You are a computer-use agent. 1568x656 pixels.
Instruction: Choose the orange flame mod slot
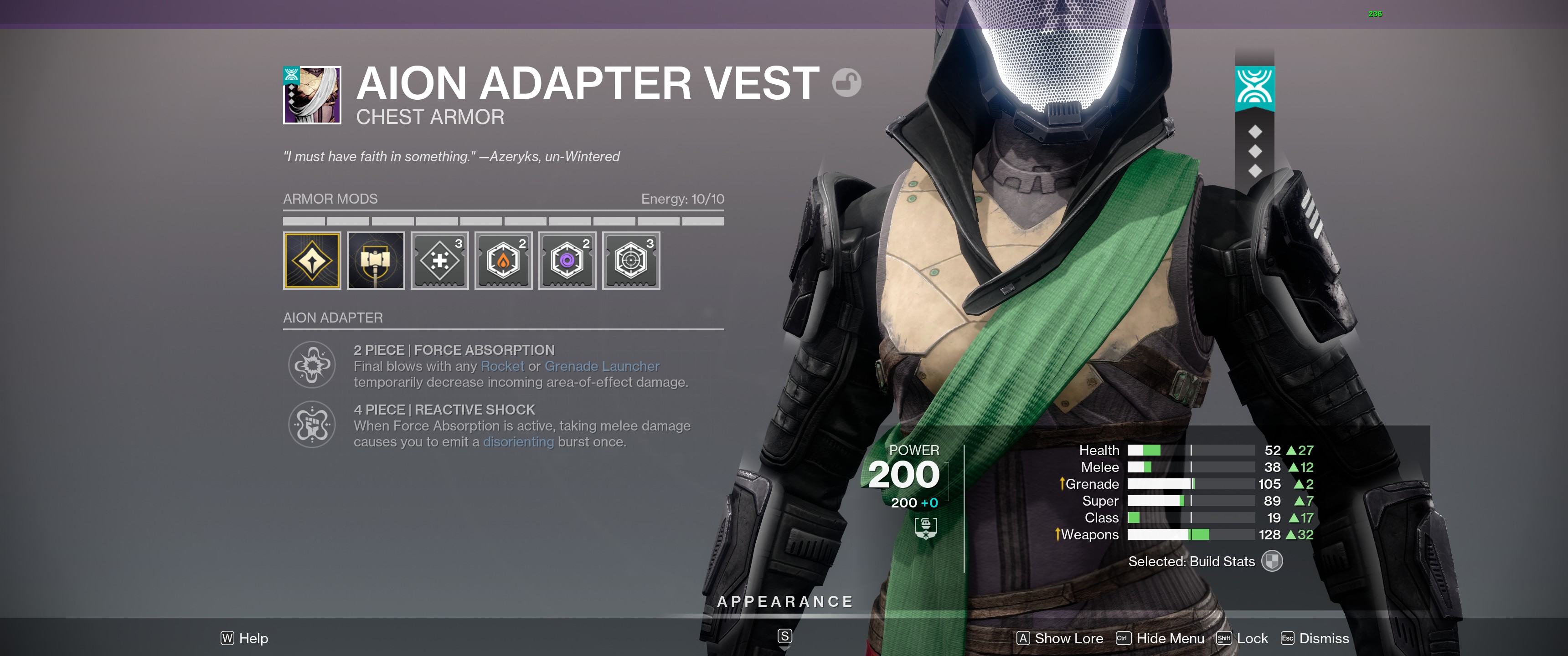(x=503, y=261)
